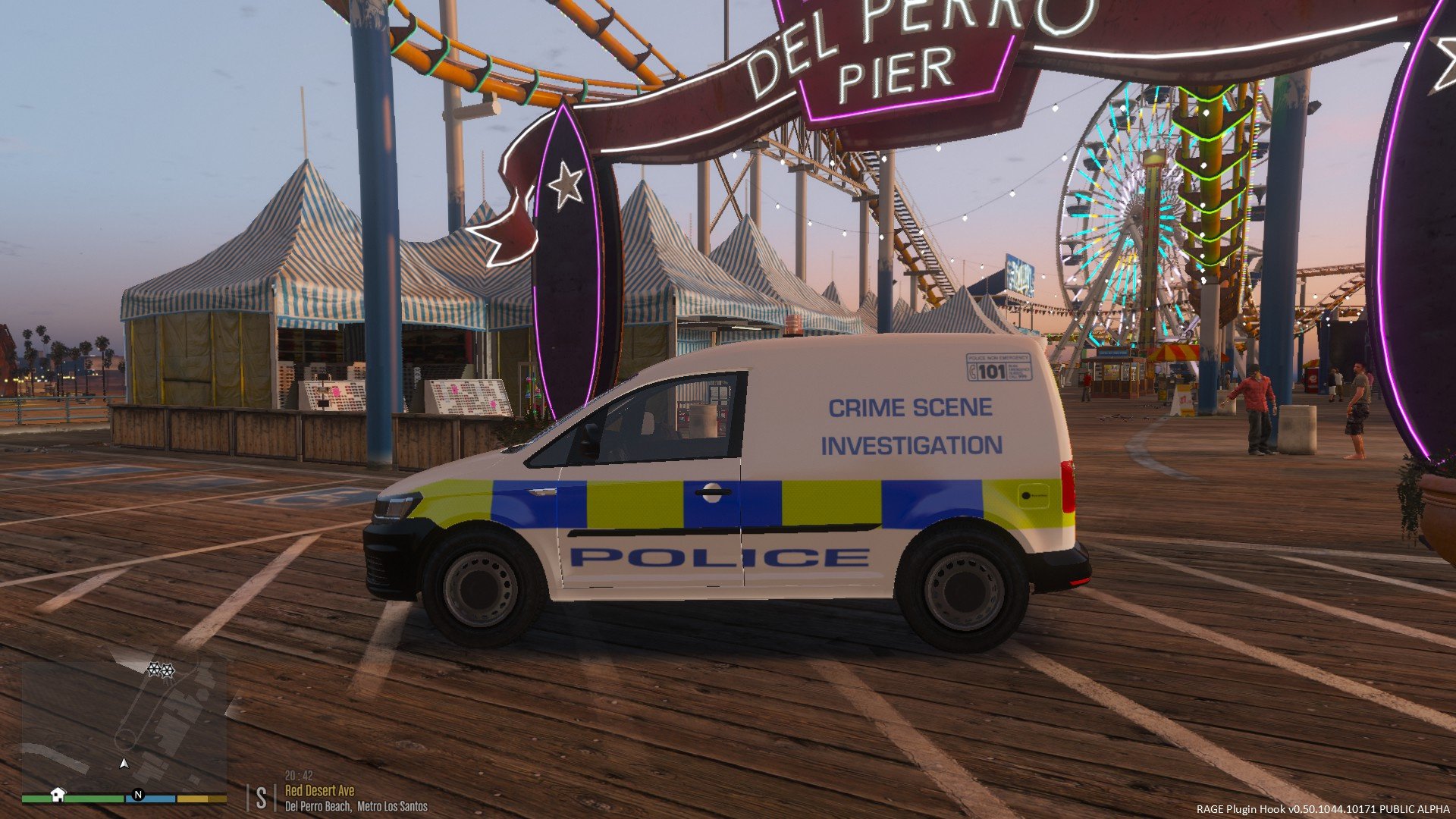Viewport: 1456px width, 819px height.
Task: Click the minimap in the corner
Action: pos(124,725)
